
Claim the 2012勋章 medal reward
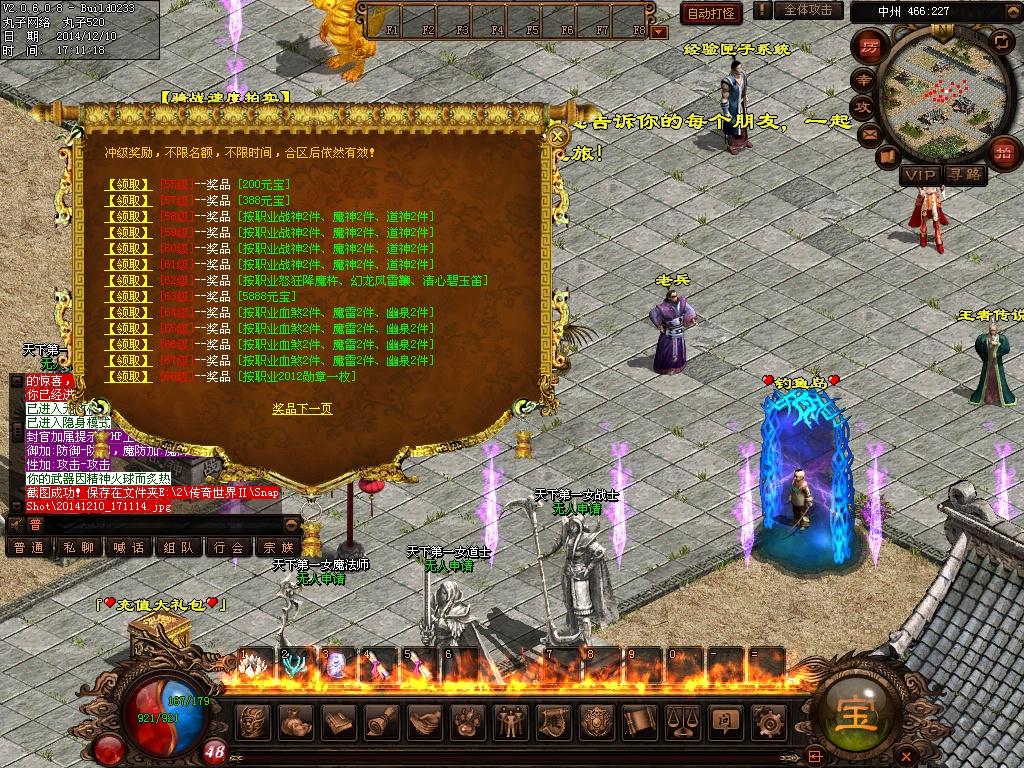130,376
